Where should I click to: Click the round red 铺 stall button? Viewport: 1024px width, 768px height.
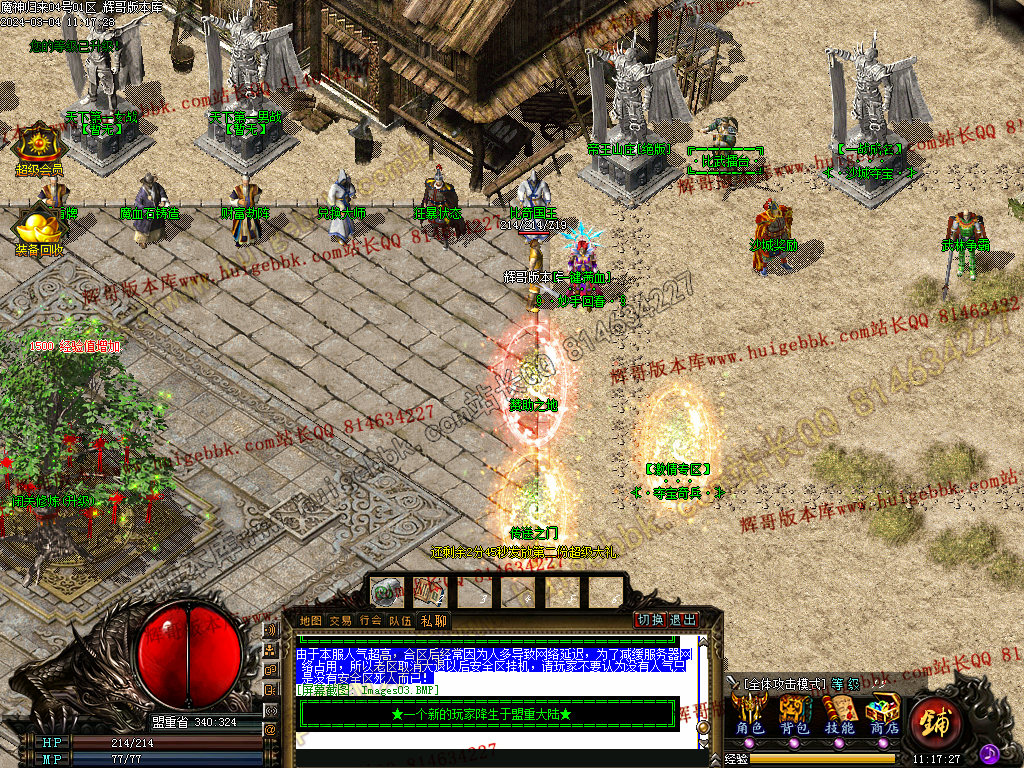[936, 718]
